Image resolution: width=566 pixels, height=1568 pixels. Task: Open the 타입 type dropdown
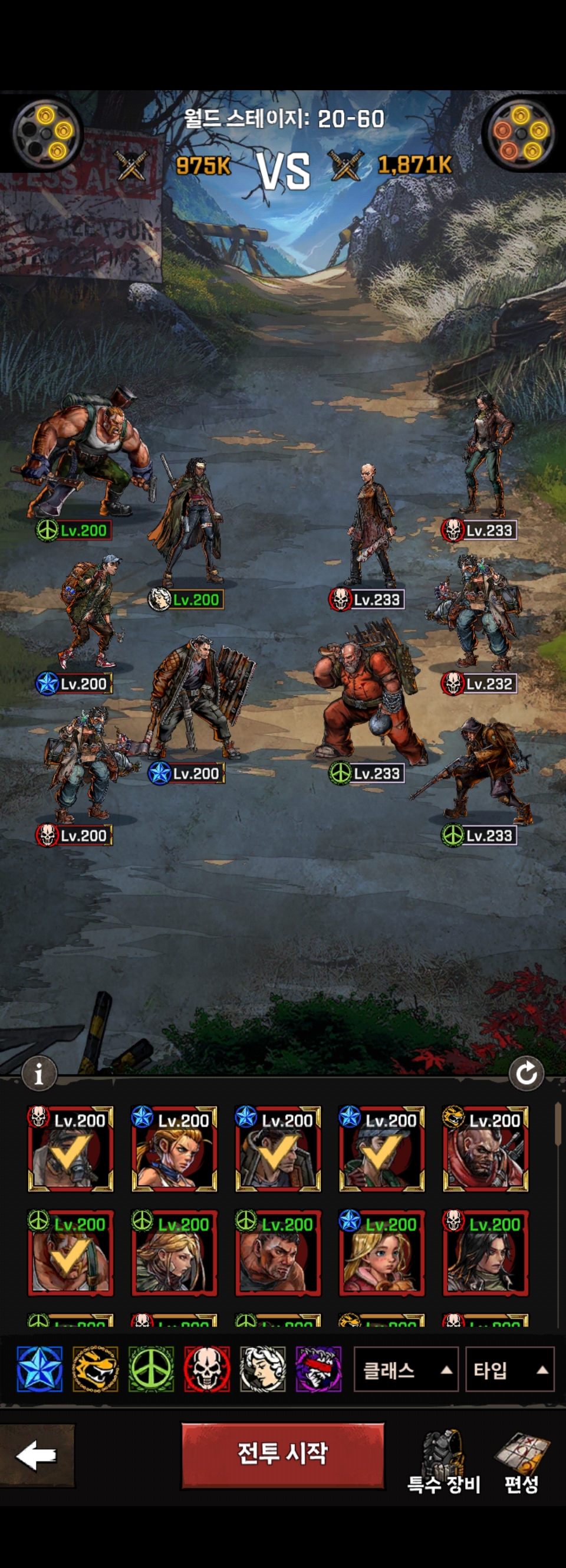[x=509, y=1370]
